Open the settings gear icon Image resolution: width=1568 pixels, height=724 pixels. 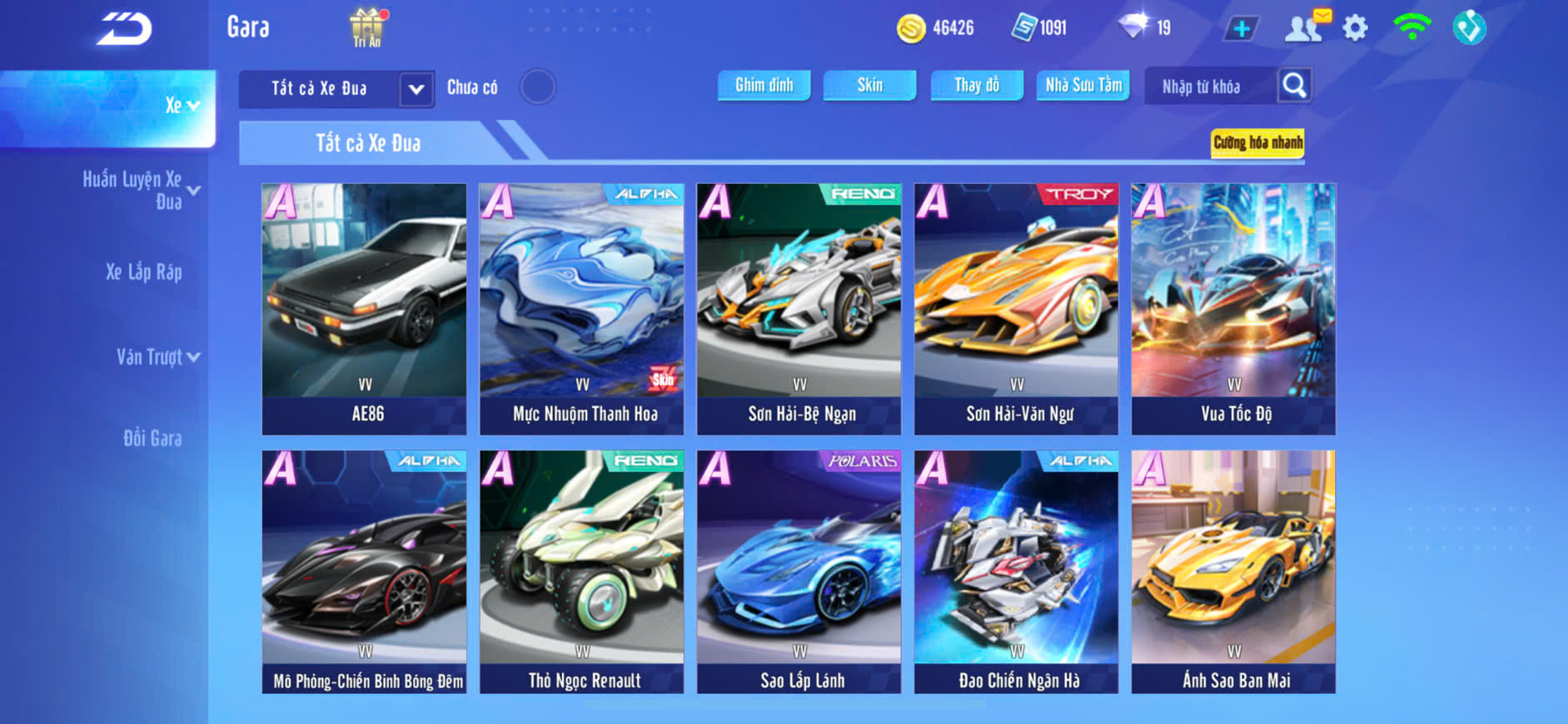[1355, 28]
